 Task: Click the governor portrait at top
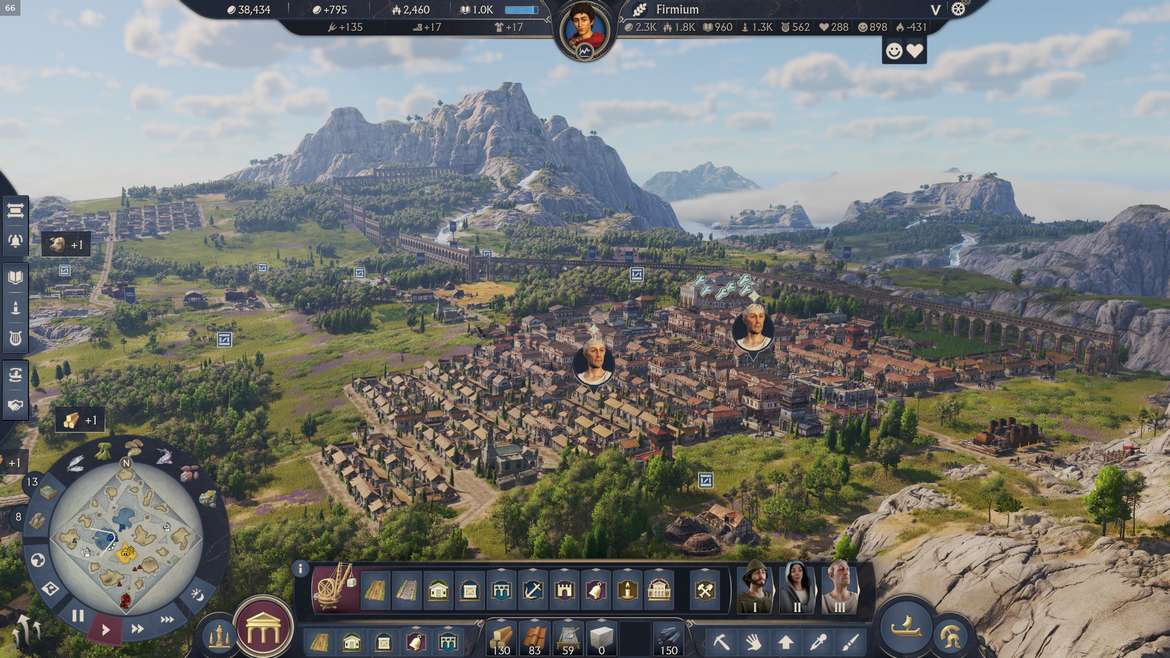pos(584,28)
